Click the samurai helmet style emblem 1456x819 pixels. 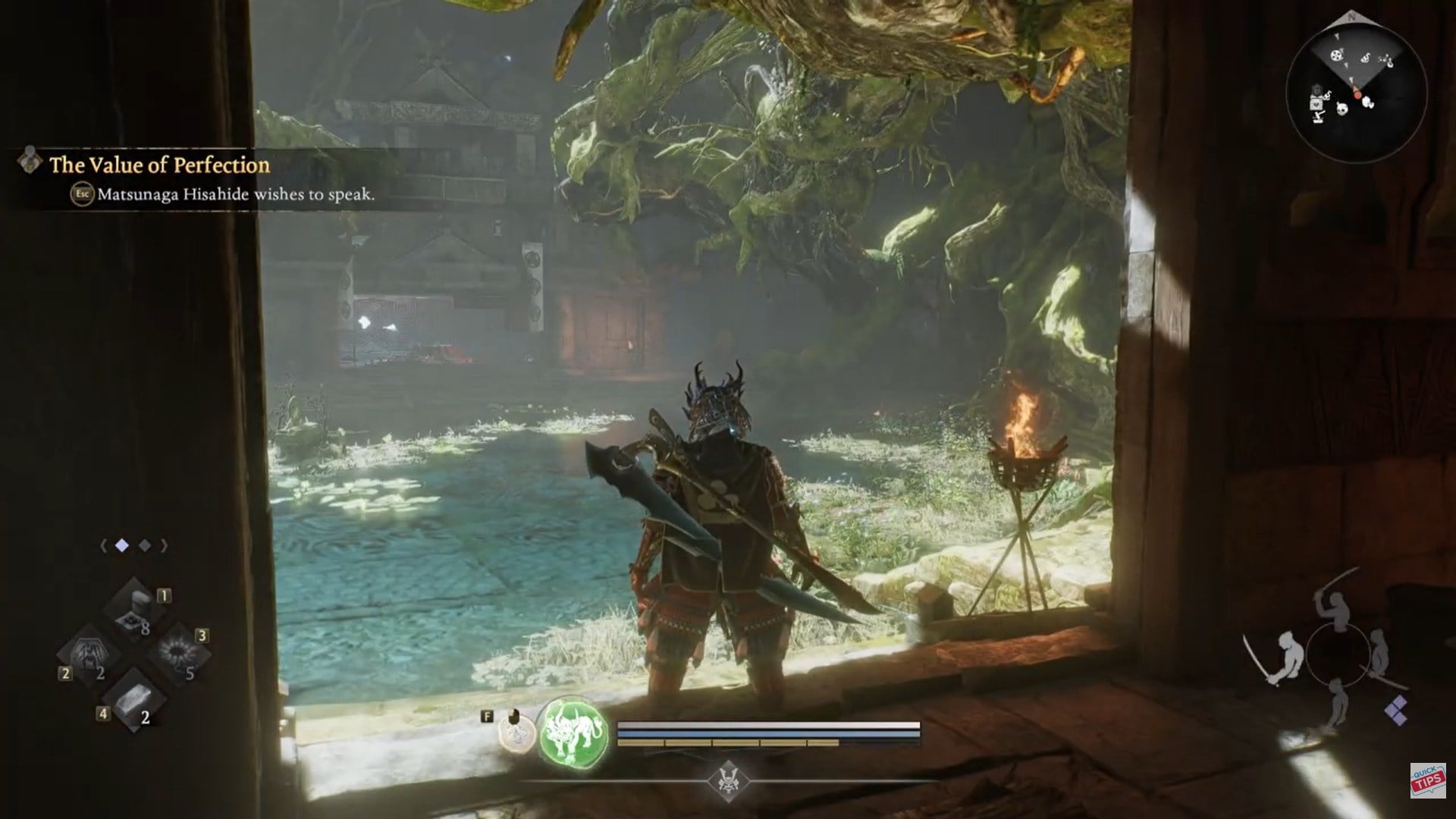[x=728, y=781]
